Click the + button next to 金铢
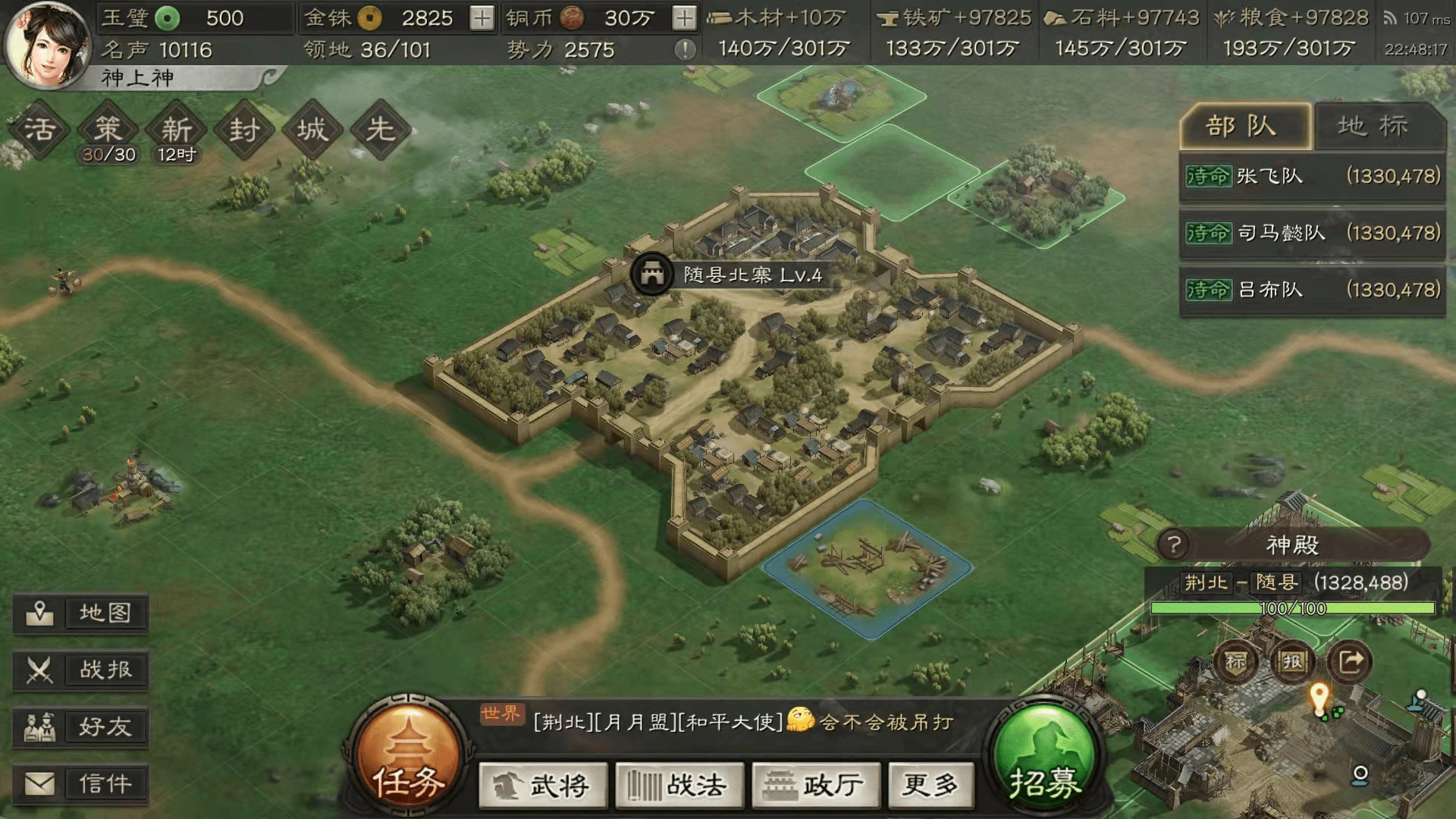The image size is (1456, 819). point(481,17)
